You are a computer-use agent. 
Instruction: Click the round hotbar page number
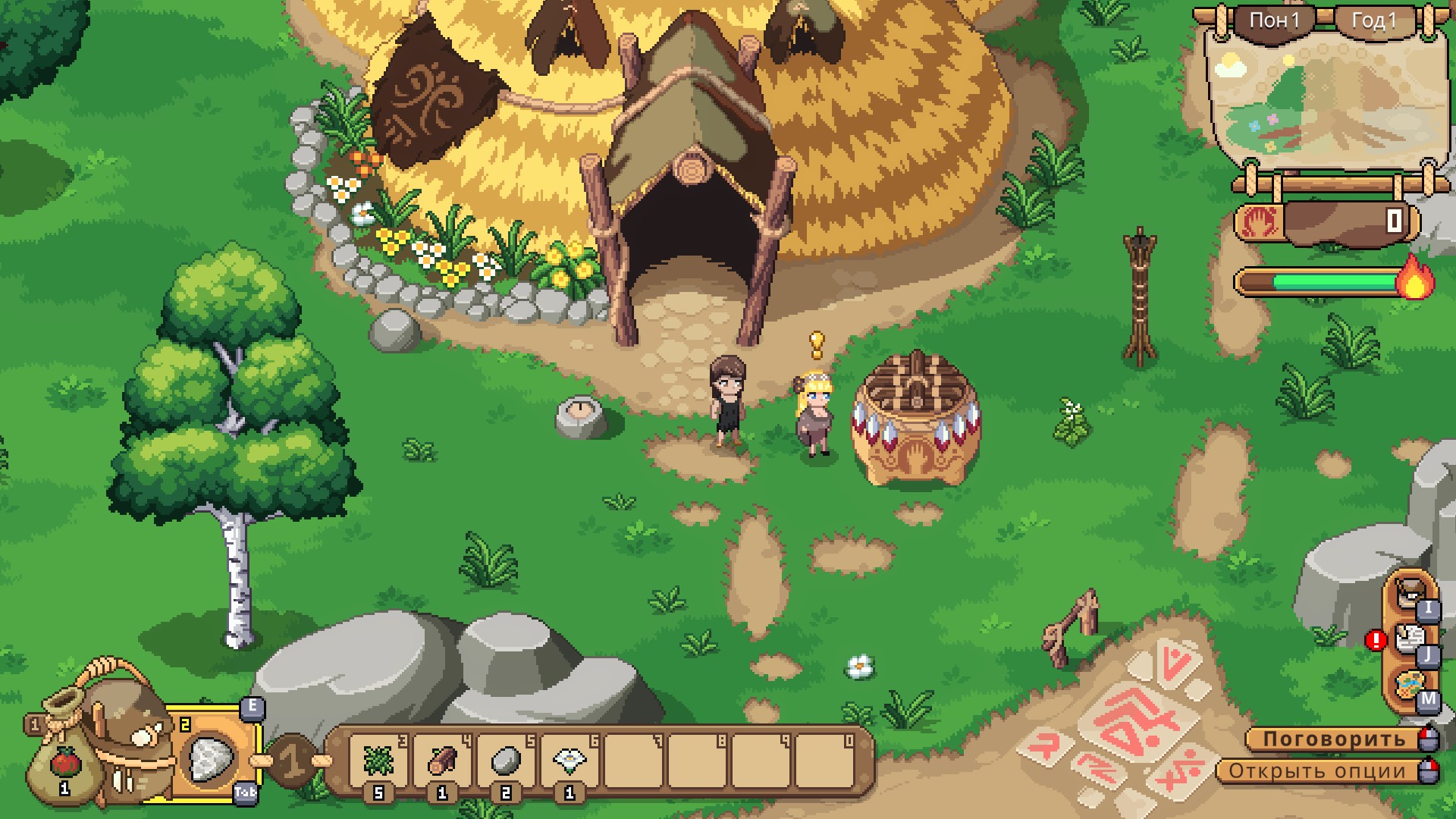click(x=293, y=760)
